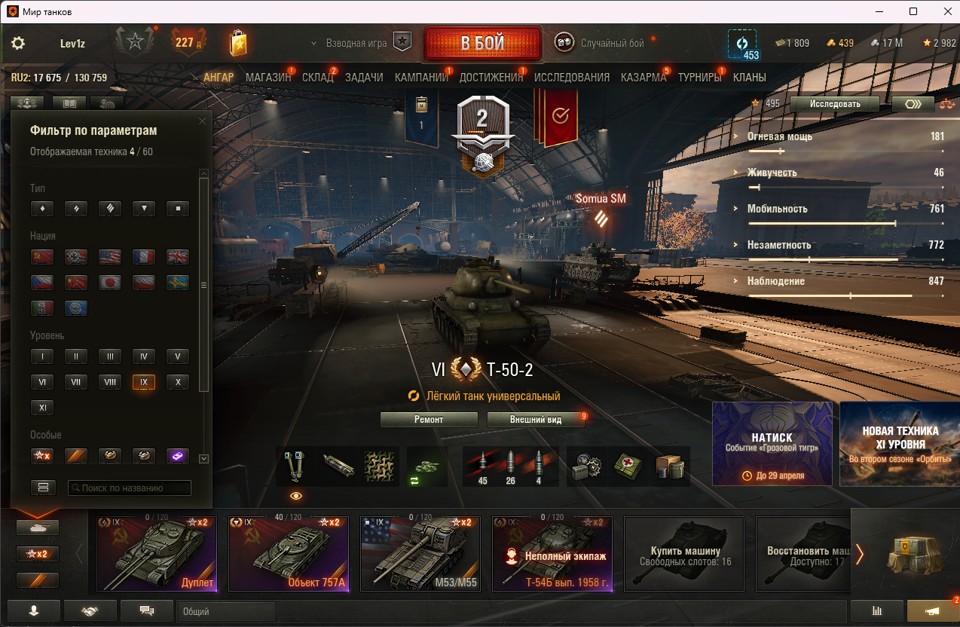Viewport: 960px width, 627px height.
Task: Go to the ИССЛЕДОВАНИЯ tab
Action: [571, 77]
